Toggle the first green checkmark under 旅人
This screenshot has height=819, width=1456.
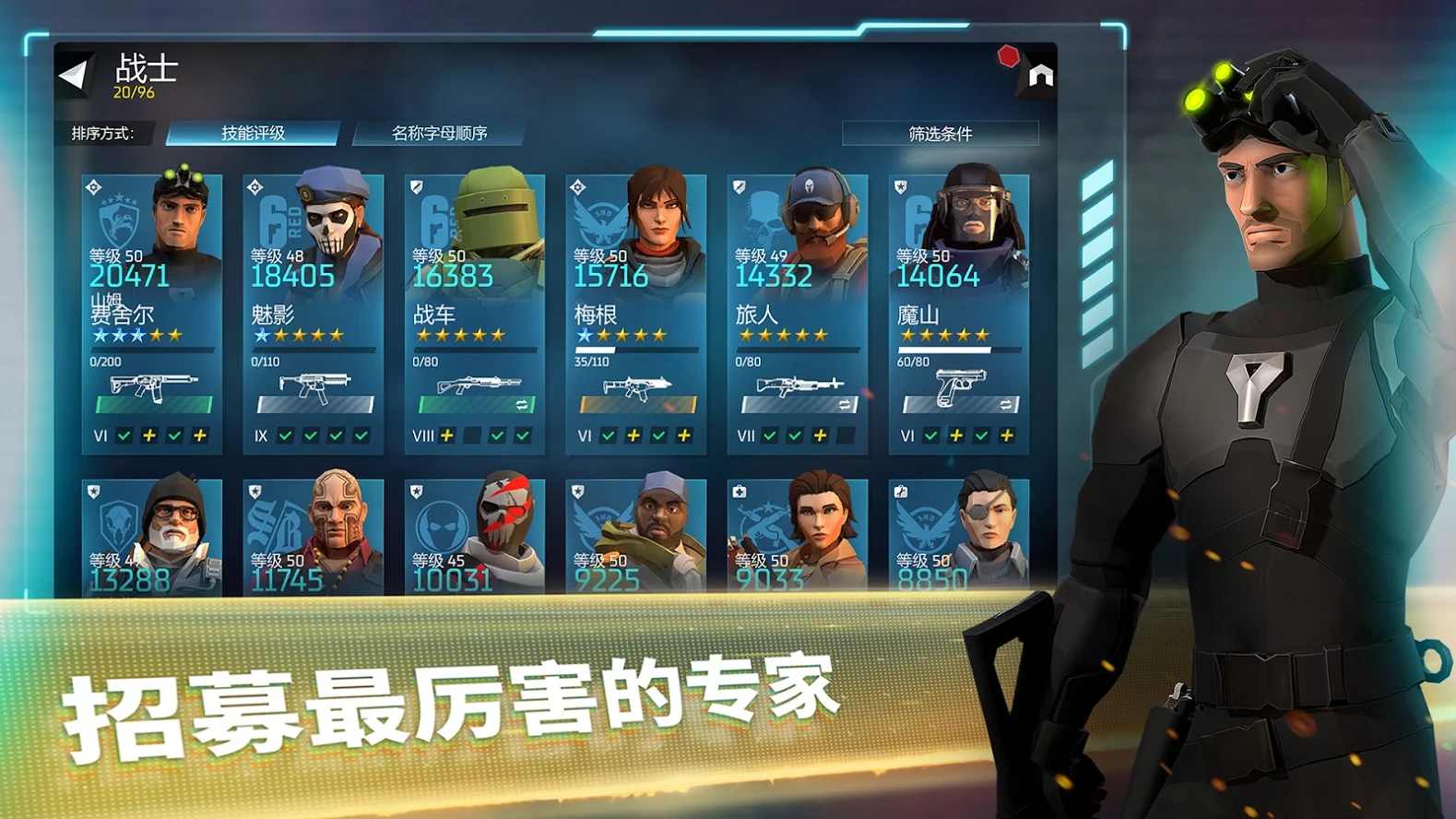pyautogui.click(x=768, y=434)
